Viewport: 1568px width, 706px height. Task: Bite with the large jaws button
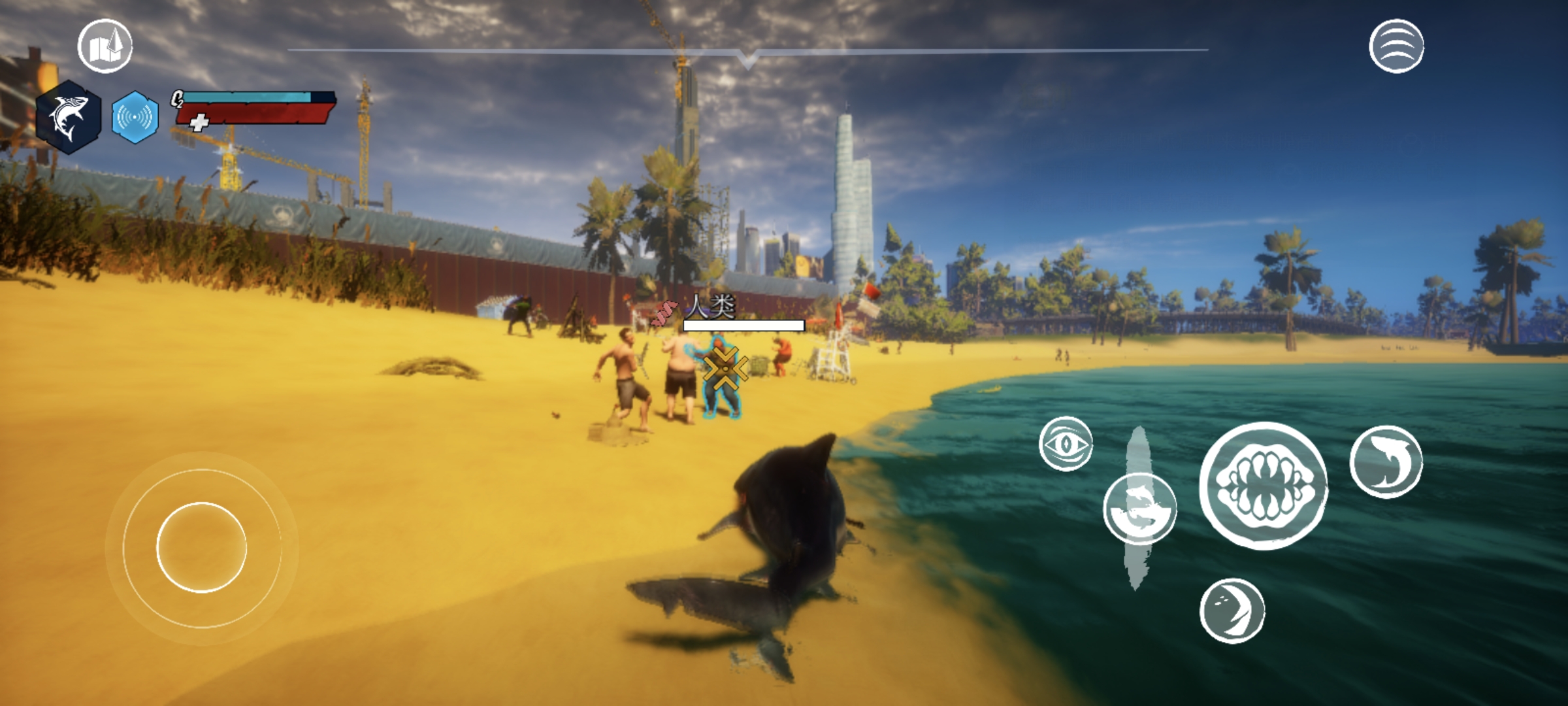[x=1264, y=486]
